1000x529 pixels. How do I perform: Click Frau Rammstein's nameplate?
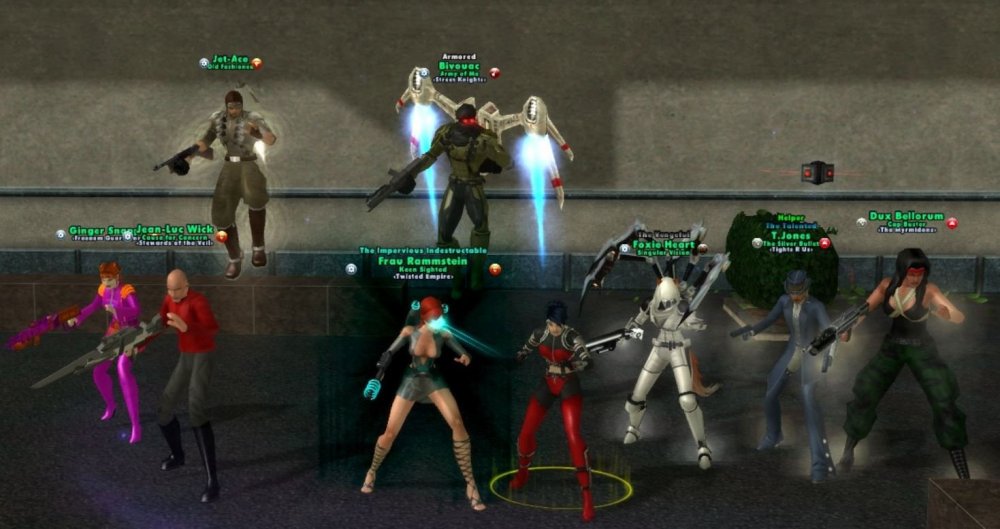[423, 261]
